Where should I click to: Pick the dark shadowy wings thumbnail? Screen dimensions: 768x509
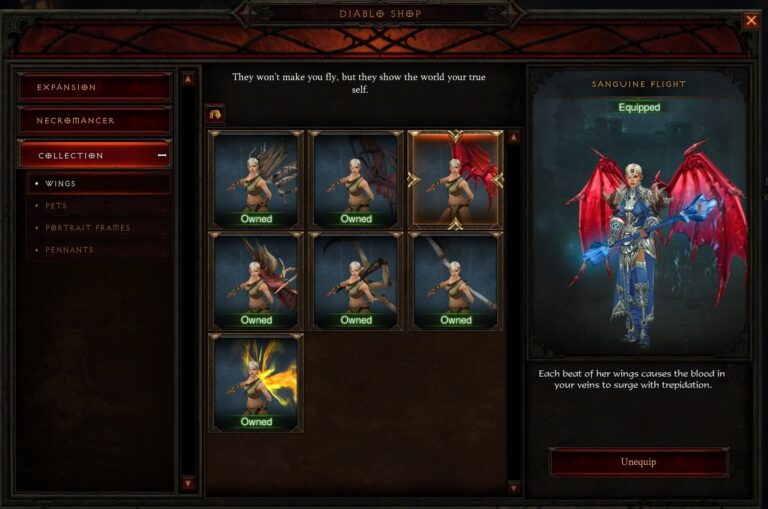click(356, 180)
